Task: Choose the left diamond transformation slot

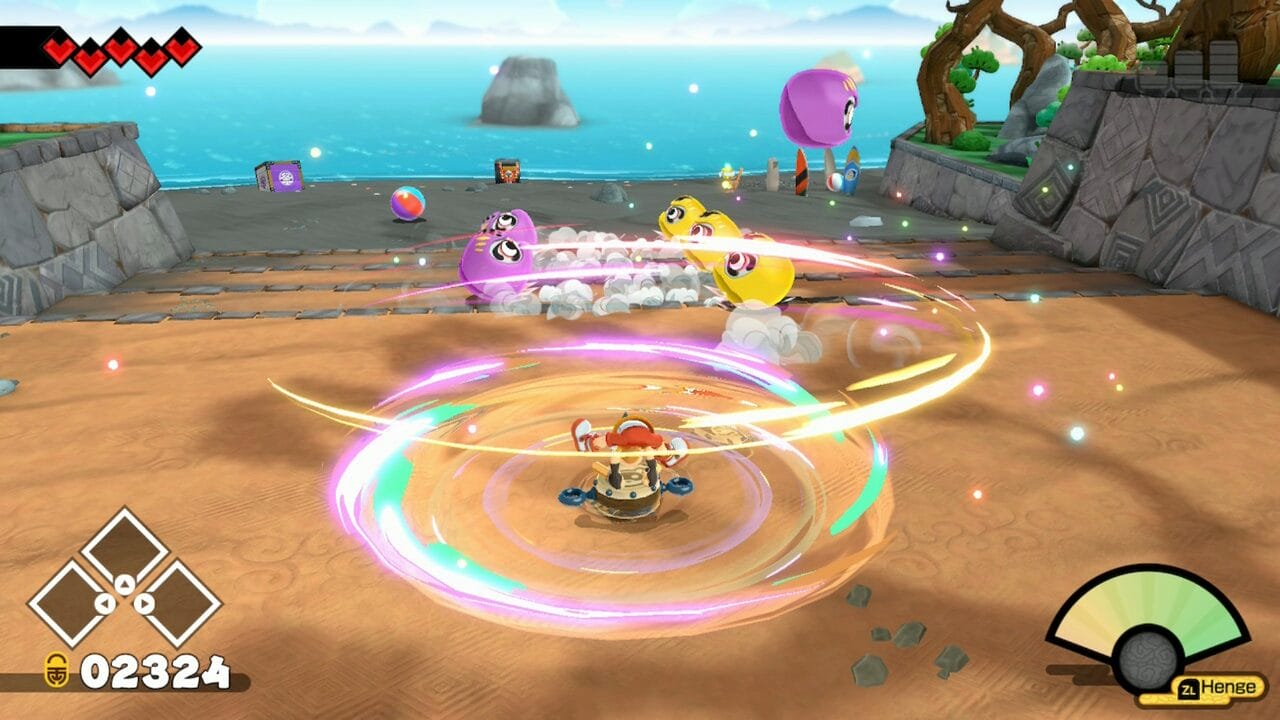Action: (73, 603)
